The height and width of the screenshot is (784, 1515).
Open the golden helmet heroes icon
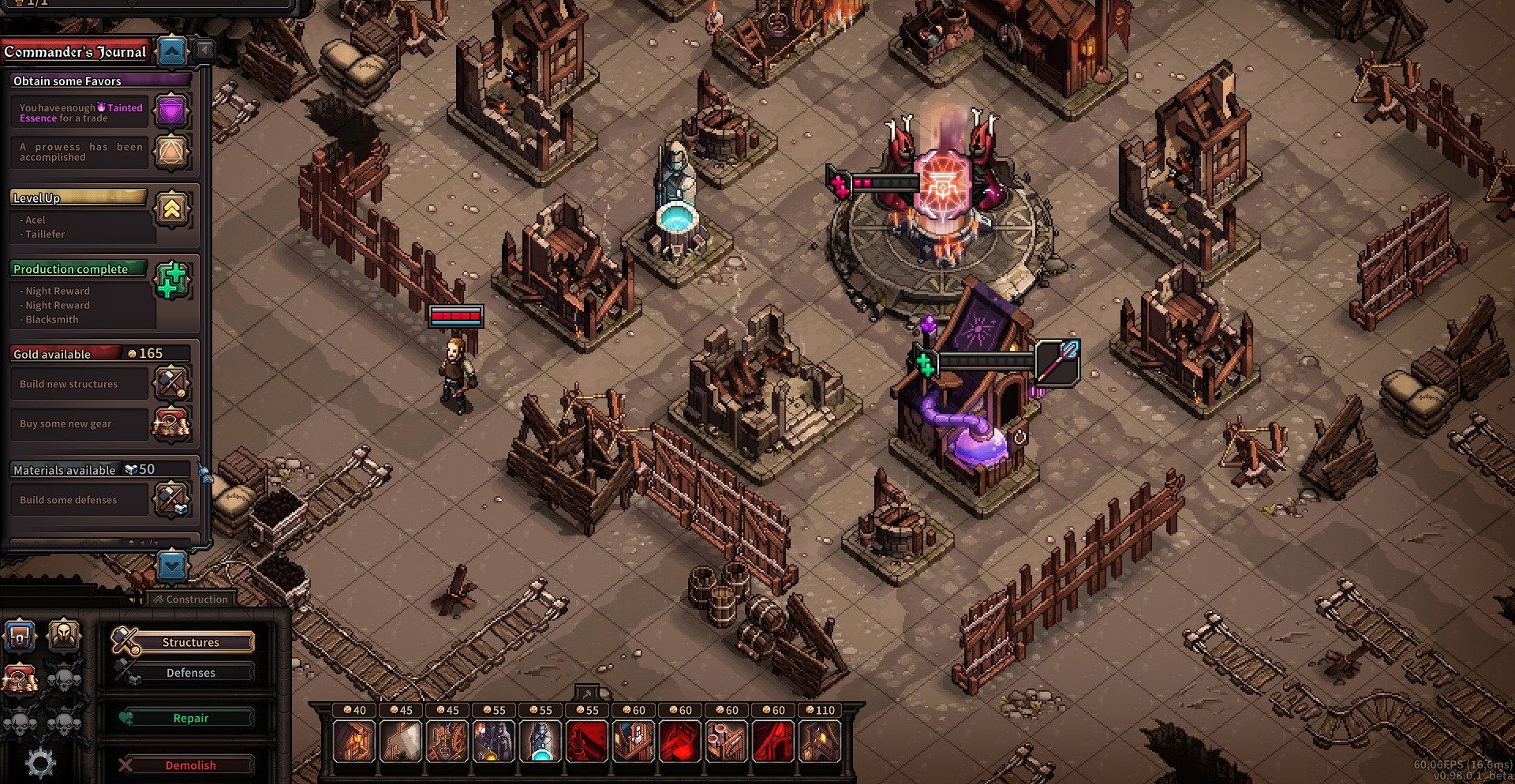click(64, 635)
